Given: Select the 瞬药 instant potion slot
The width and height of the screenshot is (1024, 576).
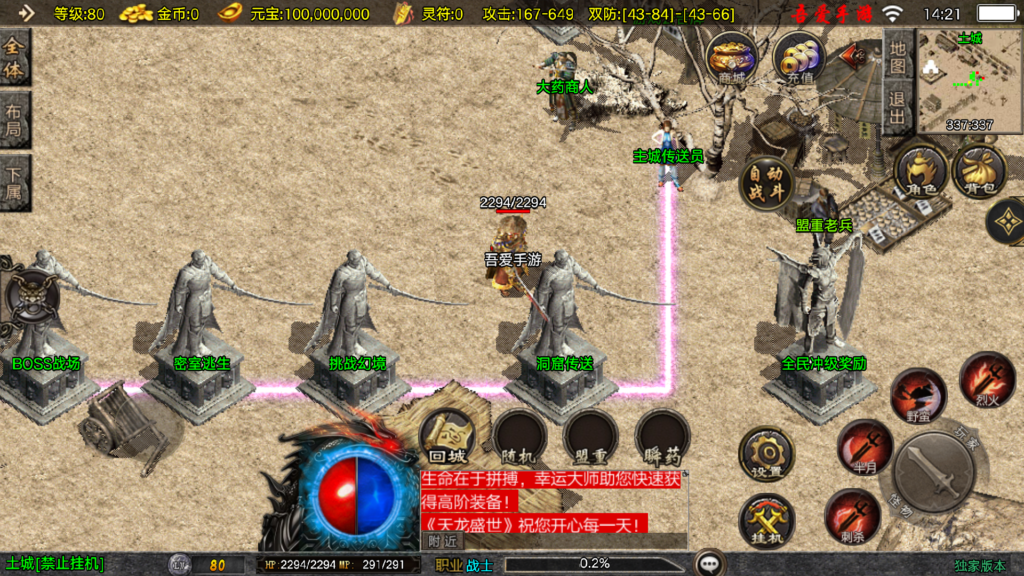Looking at the screenshot, I should pos(662,437).
